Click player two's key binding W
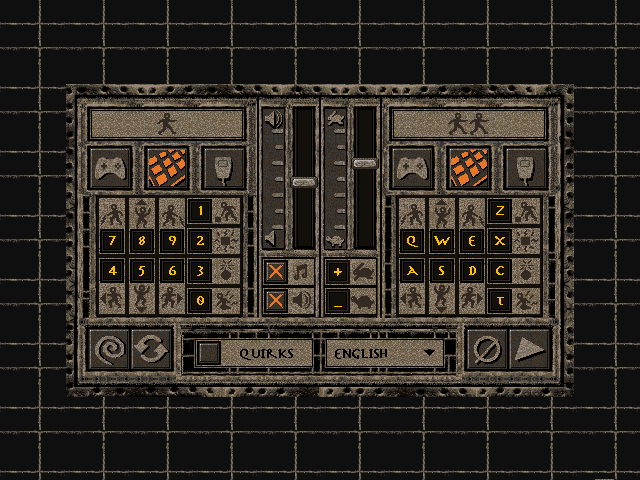Image resolution: width=640 pixels, height=480 pixels. tap(442, 241)
